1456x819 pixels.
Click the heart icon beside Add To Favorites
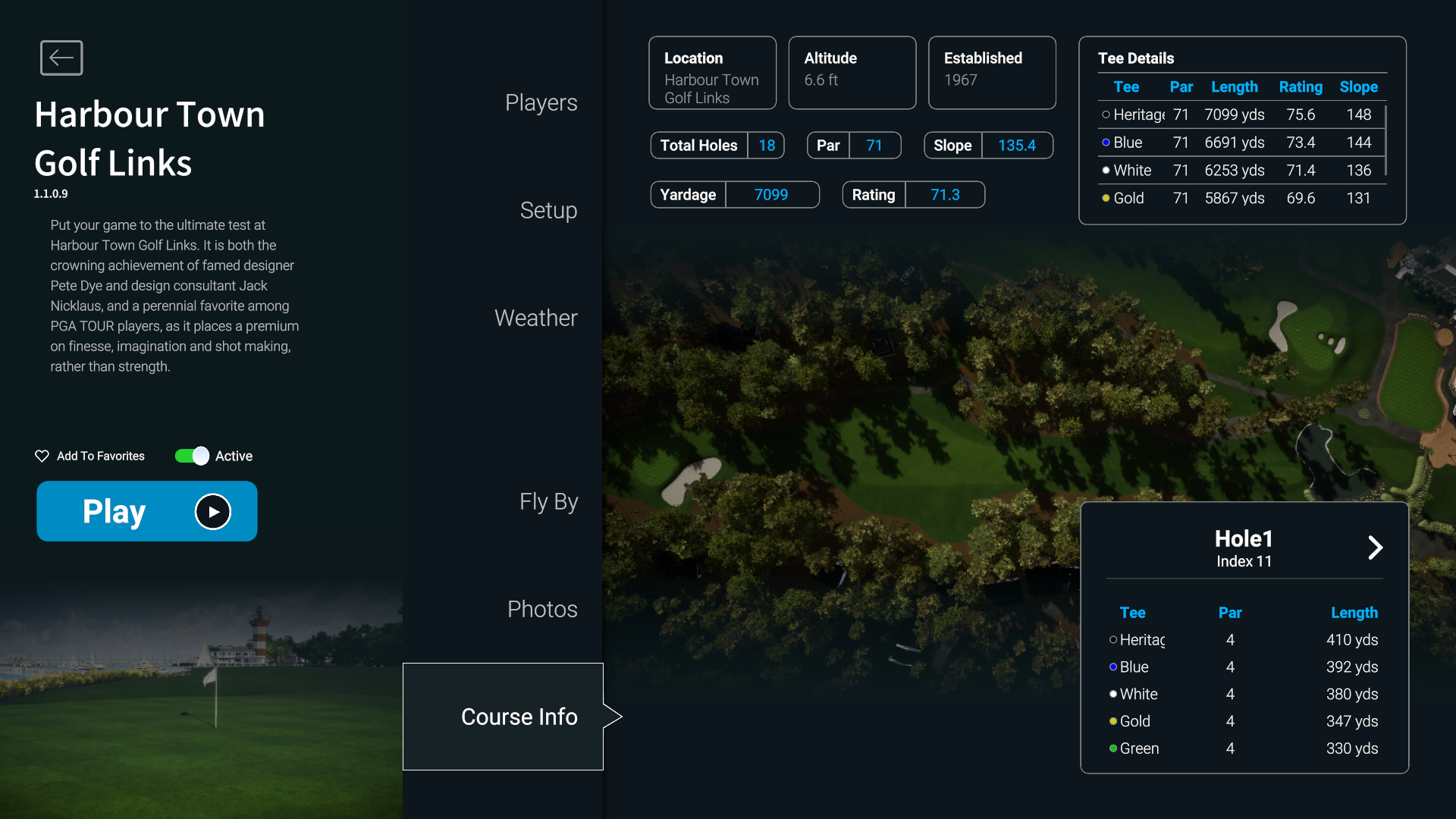tap(42, 456)
